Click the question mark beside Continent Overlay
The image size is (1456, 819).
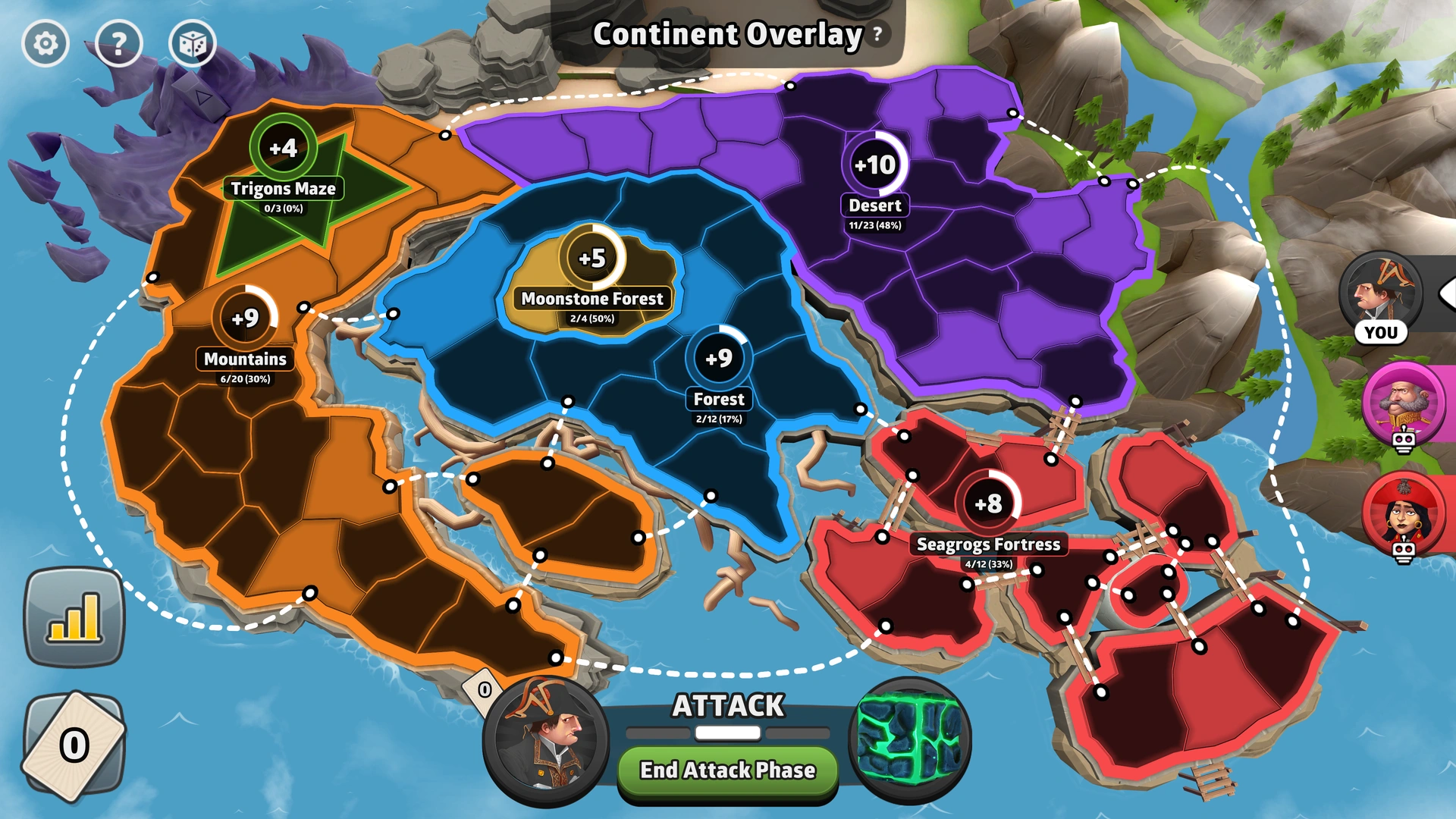coord(877,33)
